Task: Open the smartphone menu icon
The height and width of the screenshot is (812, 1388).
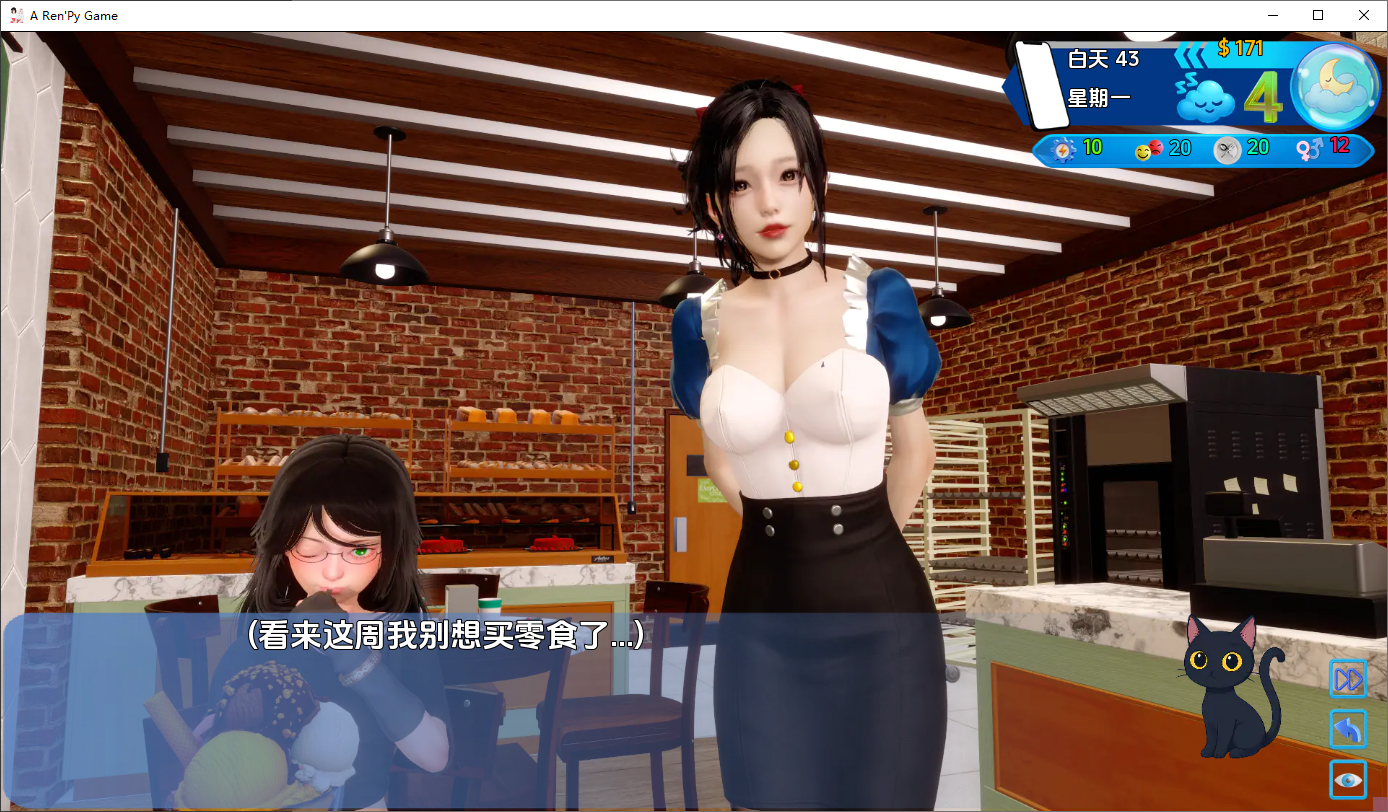Action: point(1041,85)
